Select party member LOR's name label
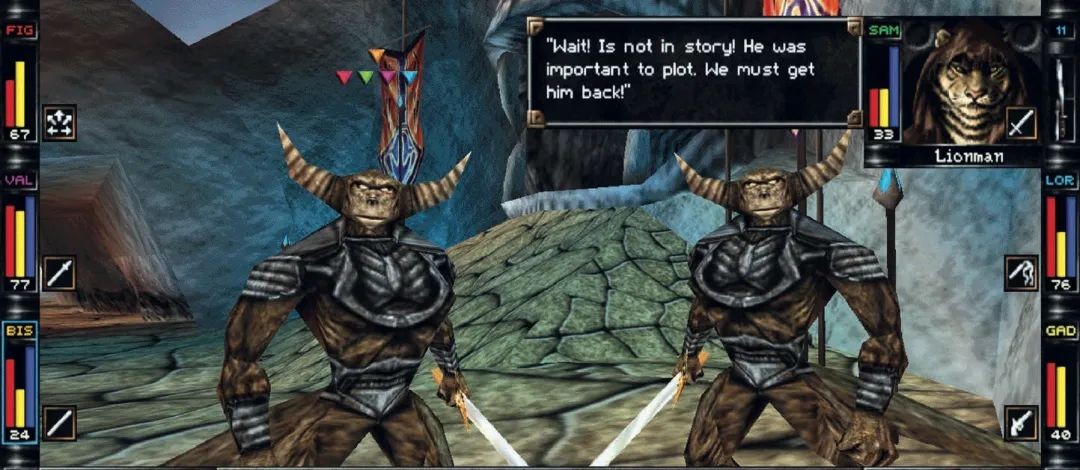The height and width of the screenshot is (470, 1080). [x=1060, y=181]
